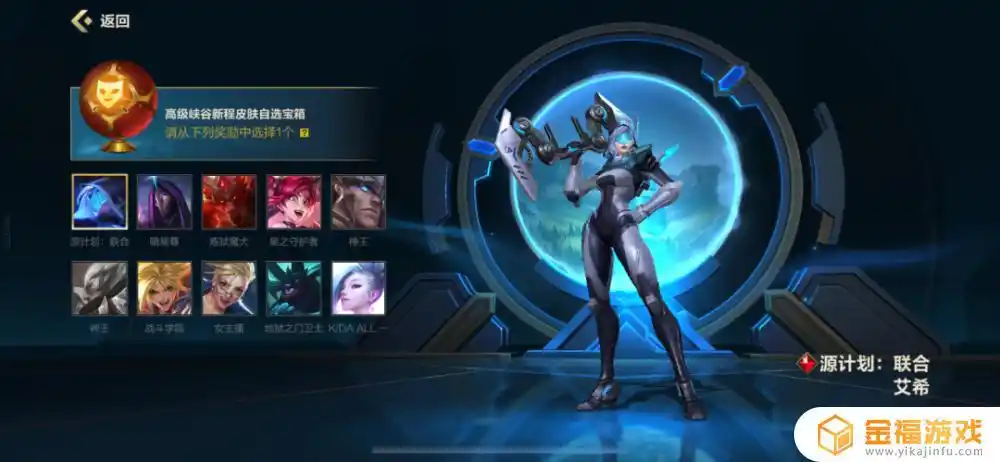Choose the glowing-eyed armored man skin
Viewport: 1000px width, 462px height.
(x=358, y=202)
